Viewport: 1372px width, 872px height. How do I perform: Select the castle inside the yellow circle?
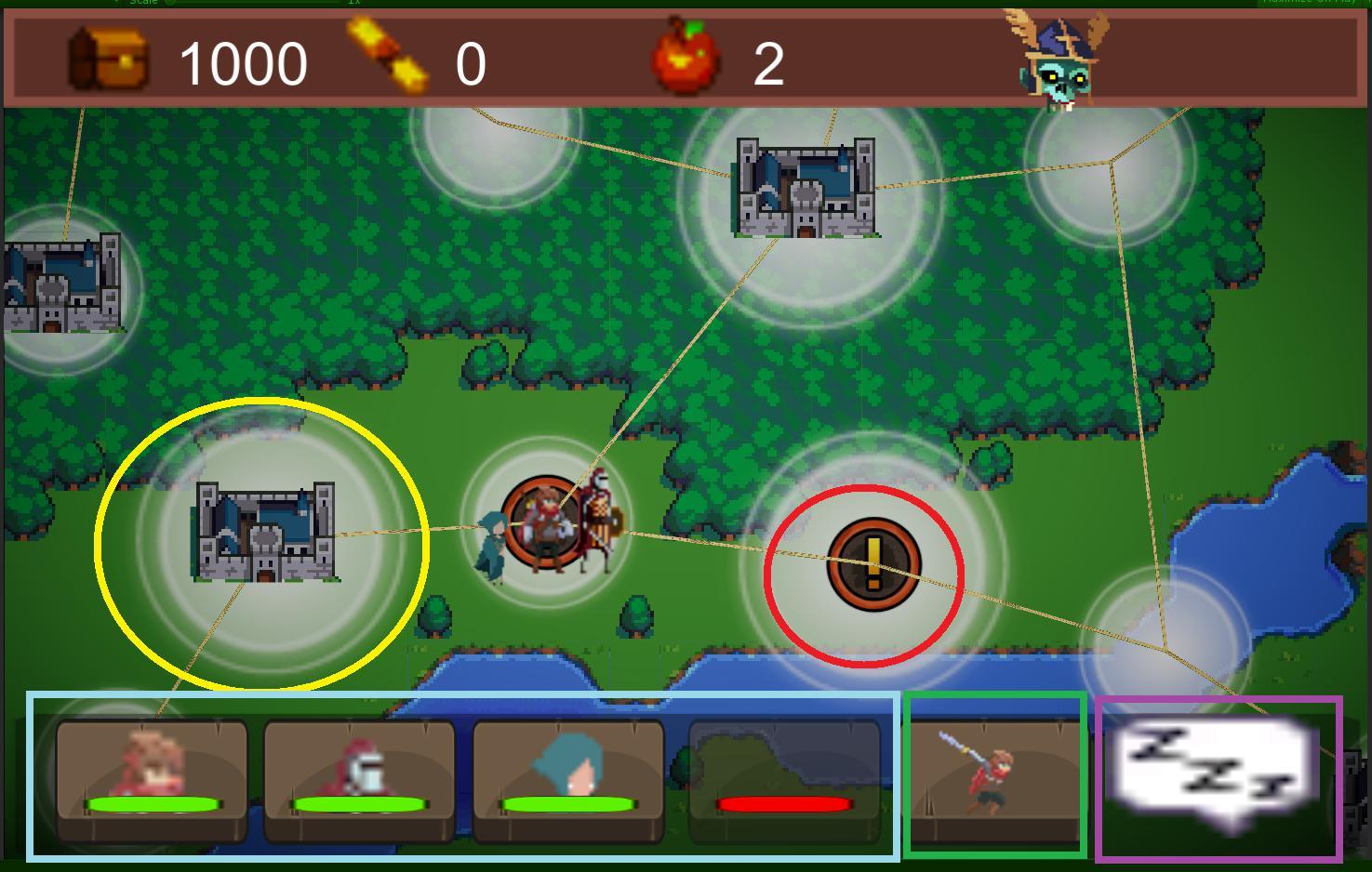pos(268,532)
